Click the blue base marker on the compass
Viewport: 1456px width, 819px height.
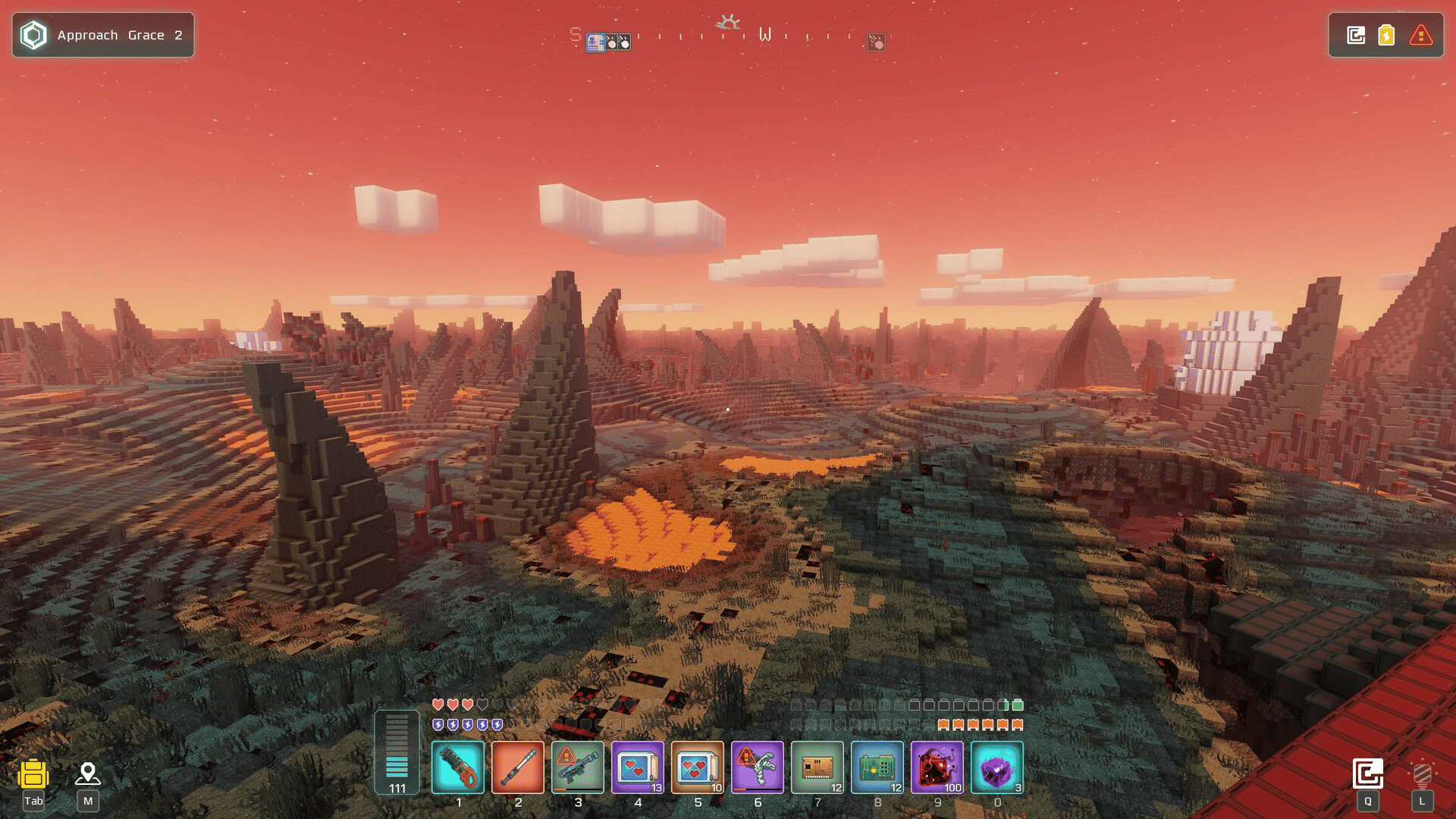click(596, 42)
